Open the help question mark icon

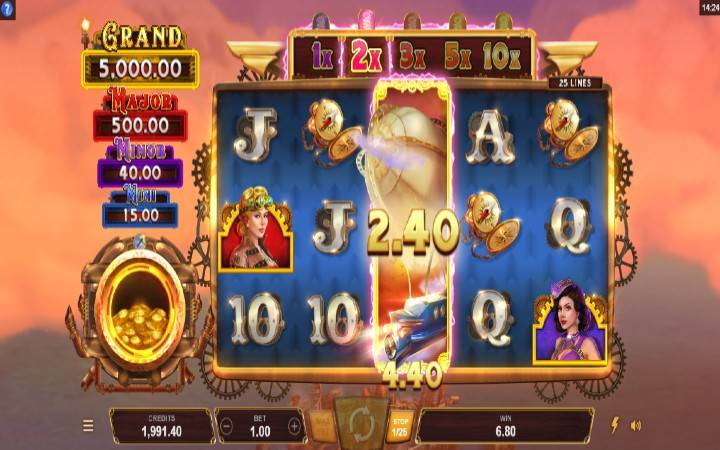click(8, 8)
